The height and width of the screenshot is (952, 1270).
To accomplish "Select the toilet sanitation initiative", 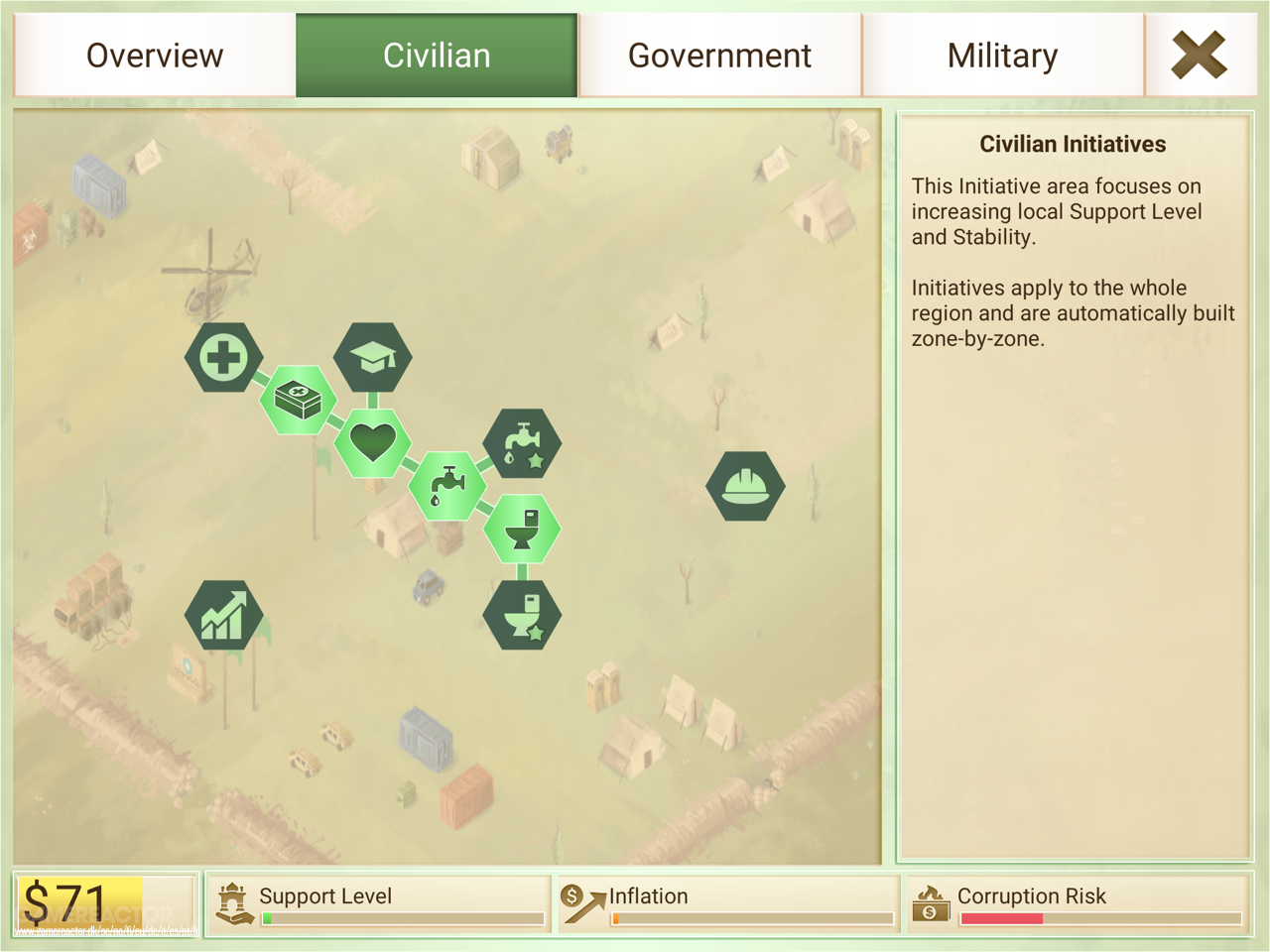I will coord(522,529).
